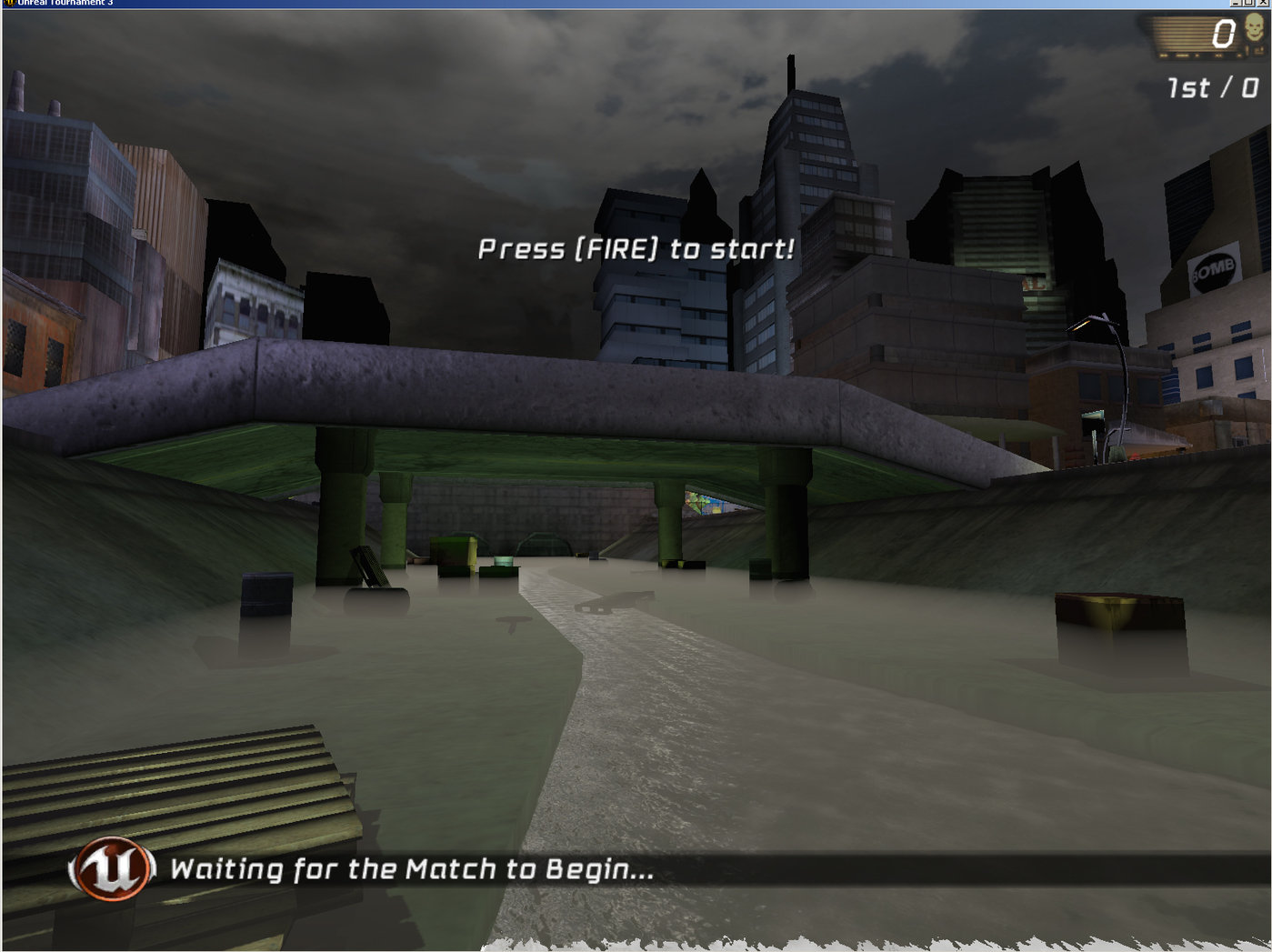Click the score digit showing 0
The image size is (1272, 952).
pos(1224,34)
